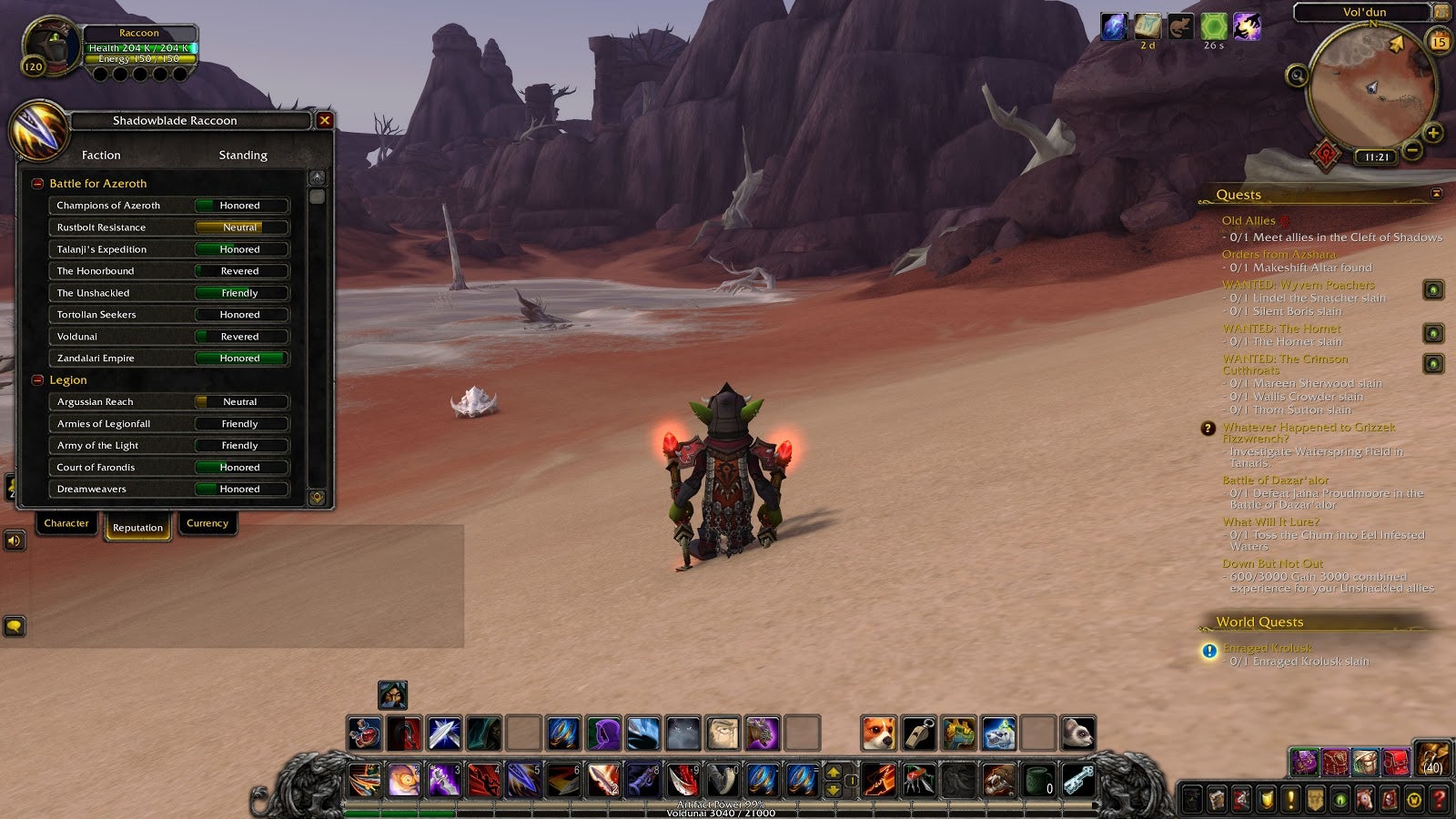Collapse the Legion faction group
Screen dimensions: 1456x819
37,380
